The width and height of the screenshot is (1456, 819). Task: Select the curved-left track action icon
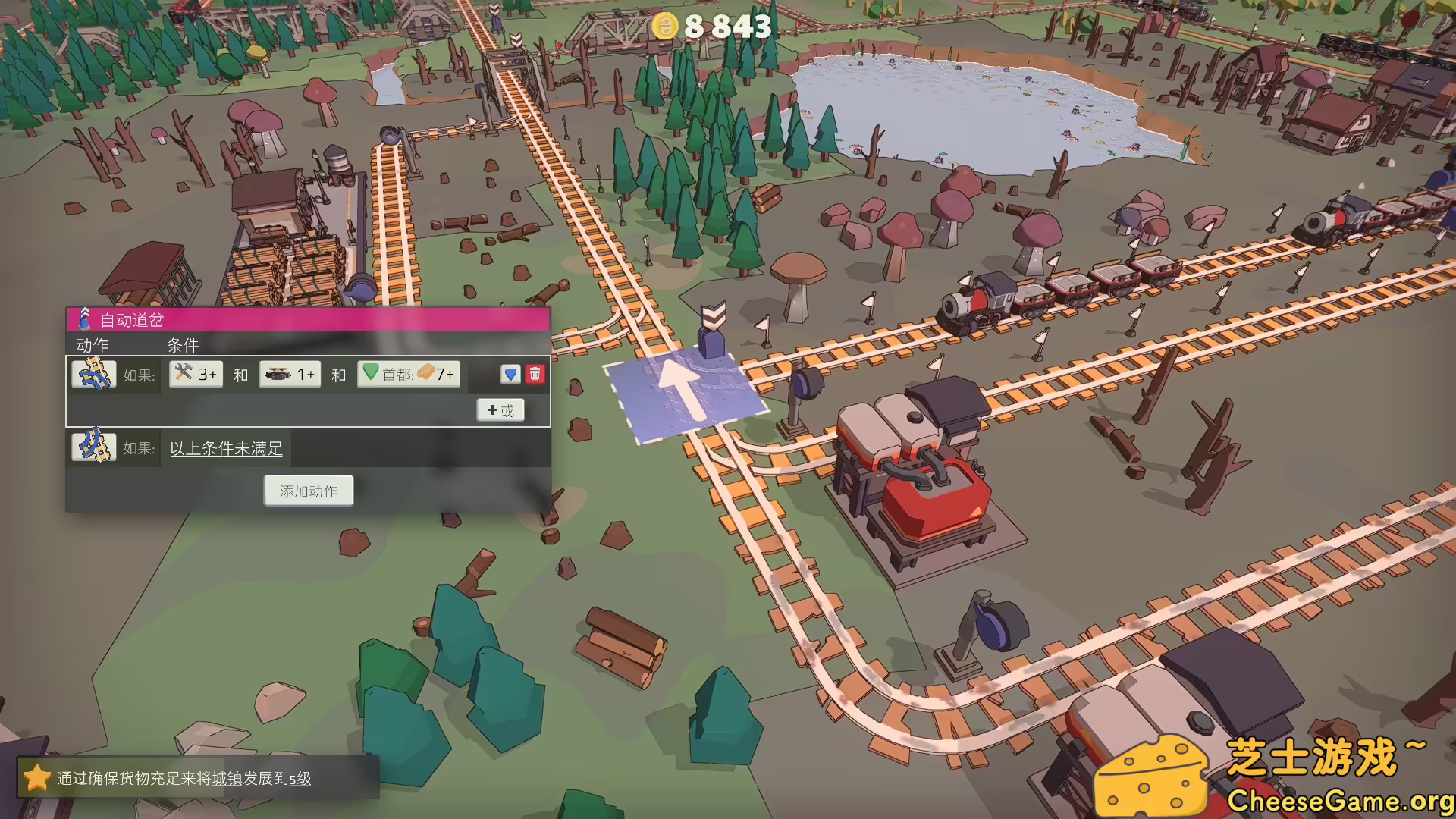93,373
